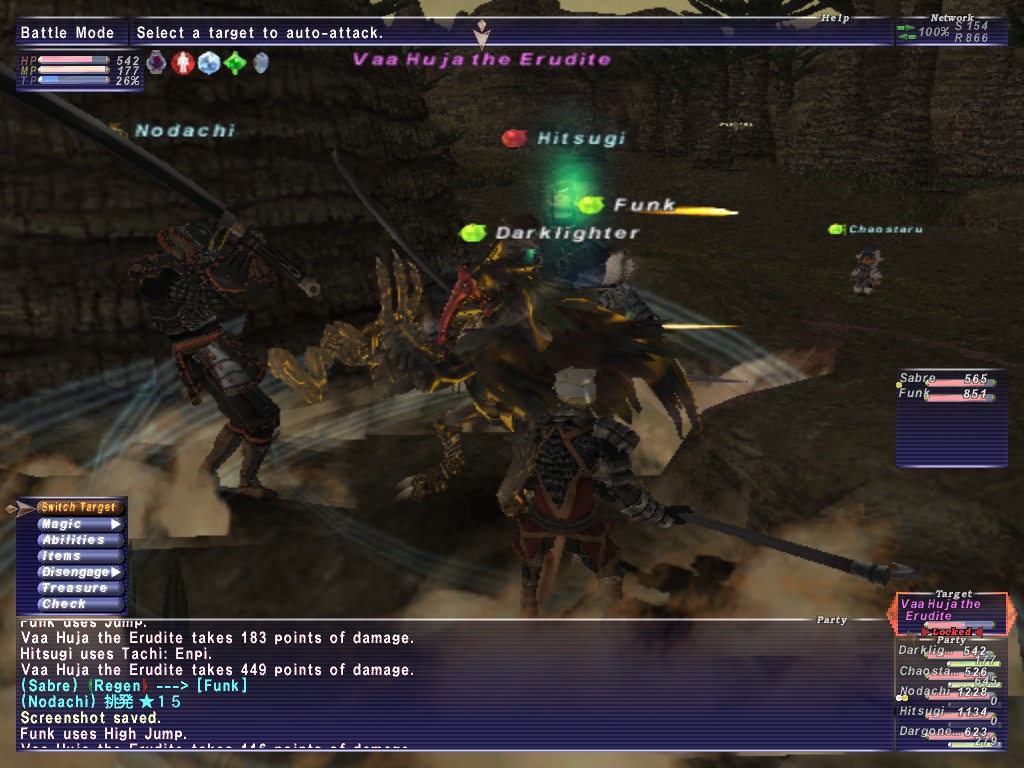Select Sabre in the alliance list
Screen dimensions: 1024x768
(x=944, y=380)
